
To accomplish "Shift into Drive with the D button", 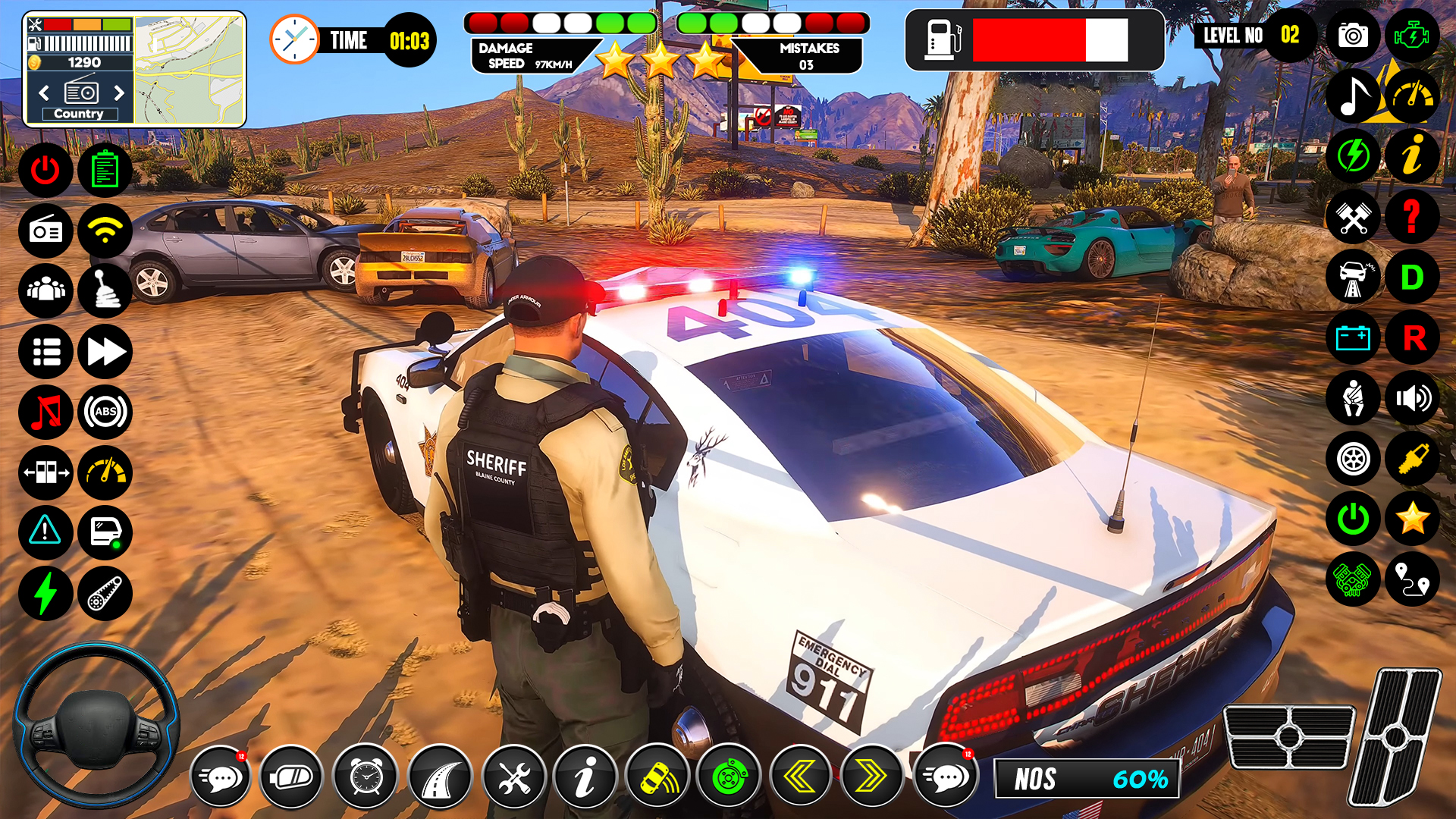I will click(1412, 278).
